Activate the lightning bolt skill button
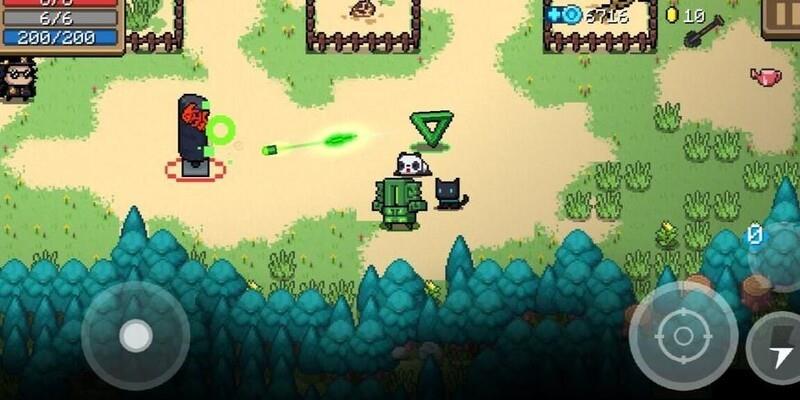The height and width of the screenshot is (400, 800). point(775,348)
